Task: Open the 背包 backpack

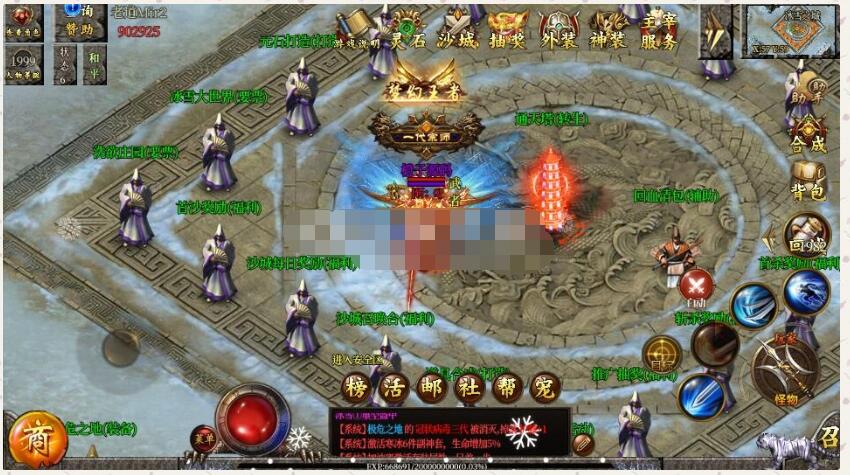Action: pos(808,182)
